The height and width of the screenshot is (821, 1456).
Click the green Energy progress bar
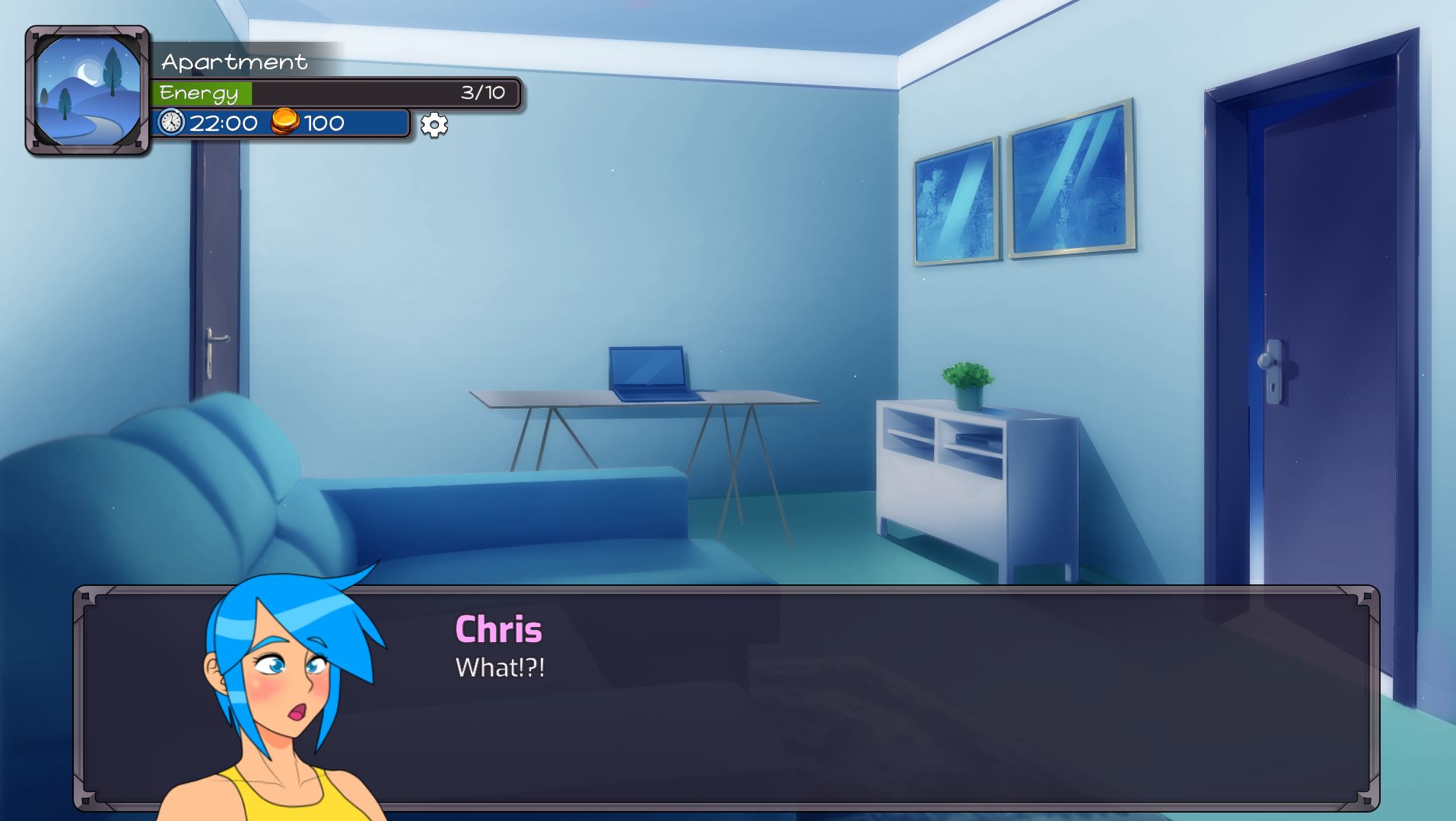point(202,92)
